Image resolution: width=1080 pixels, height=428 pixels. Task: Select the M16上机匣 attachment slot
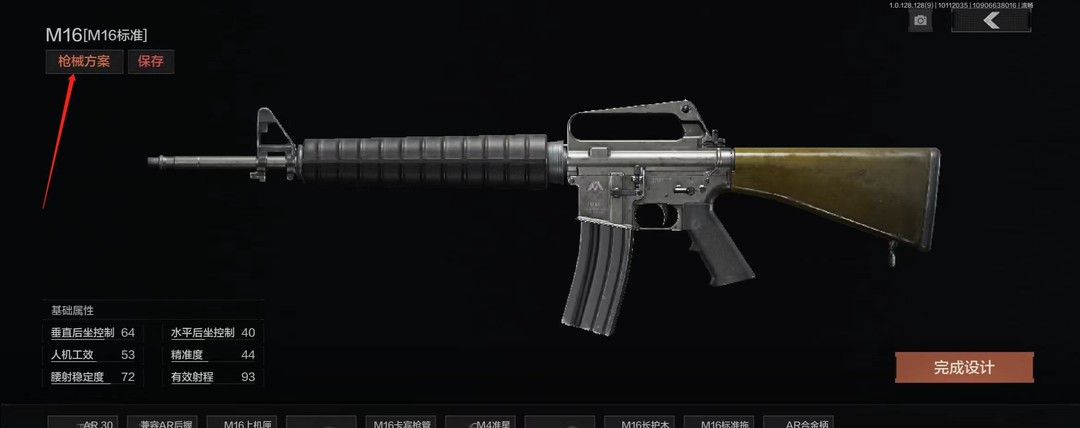pyautogui.click(x=243, y=423)
